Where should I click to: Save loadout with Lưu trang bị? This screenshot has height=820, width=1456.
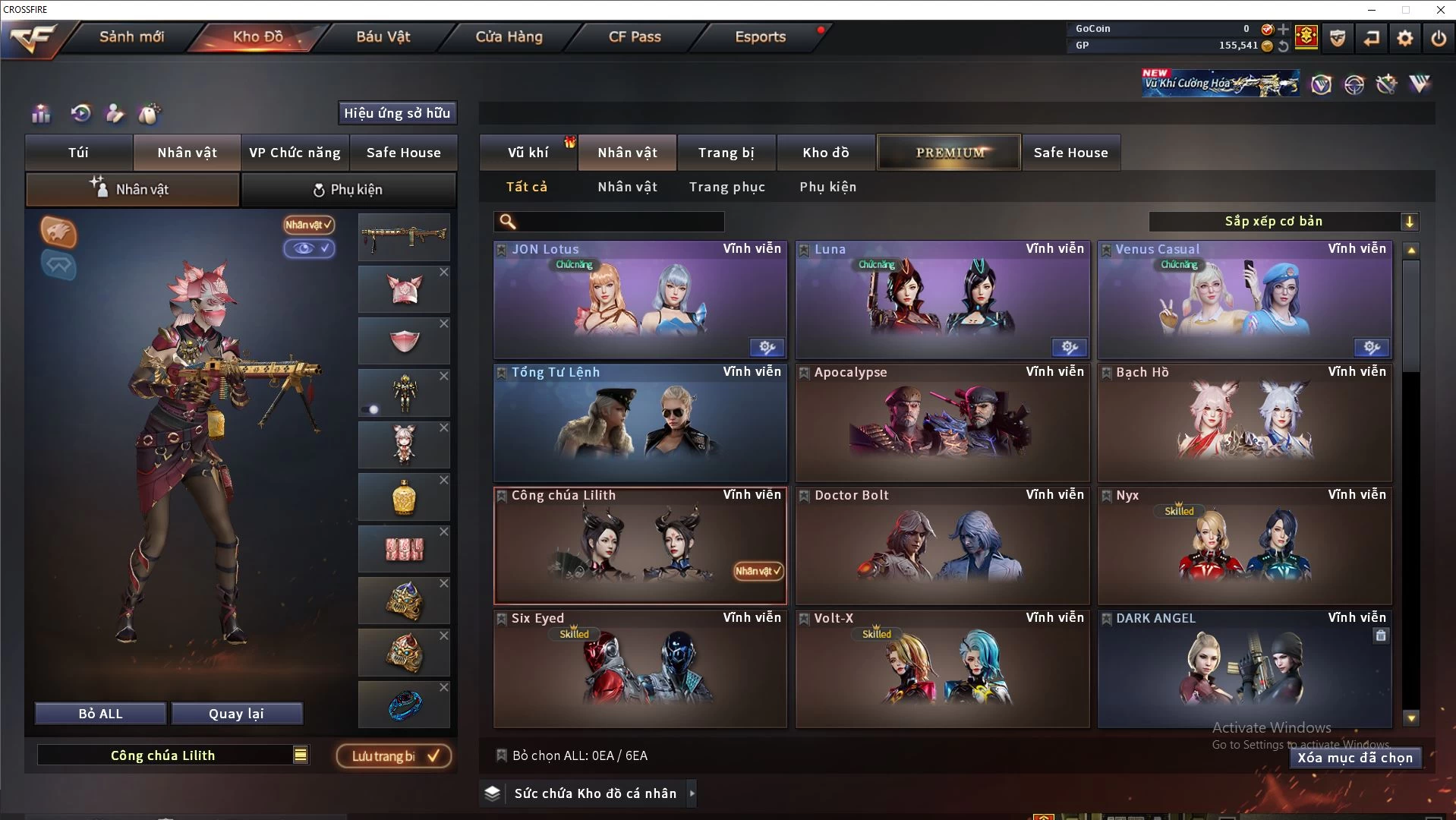coord(394,756)
